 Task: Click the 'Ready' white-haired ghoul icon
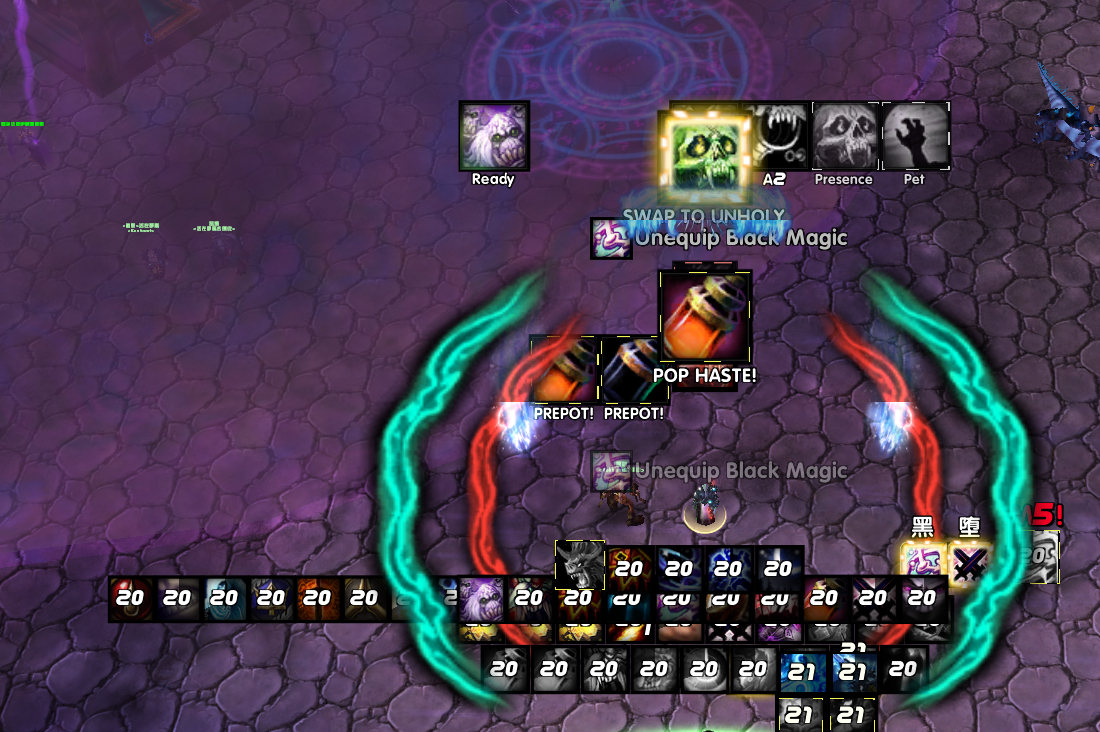[x=494, y=135]
